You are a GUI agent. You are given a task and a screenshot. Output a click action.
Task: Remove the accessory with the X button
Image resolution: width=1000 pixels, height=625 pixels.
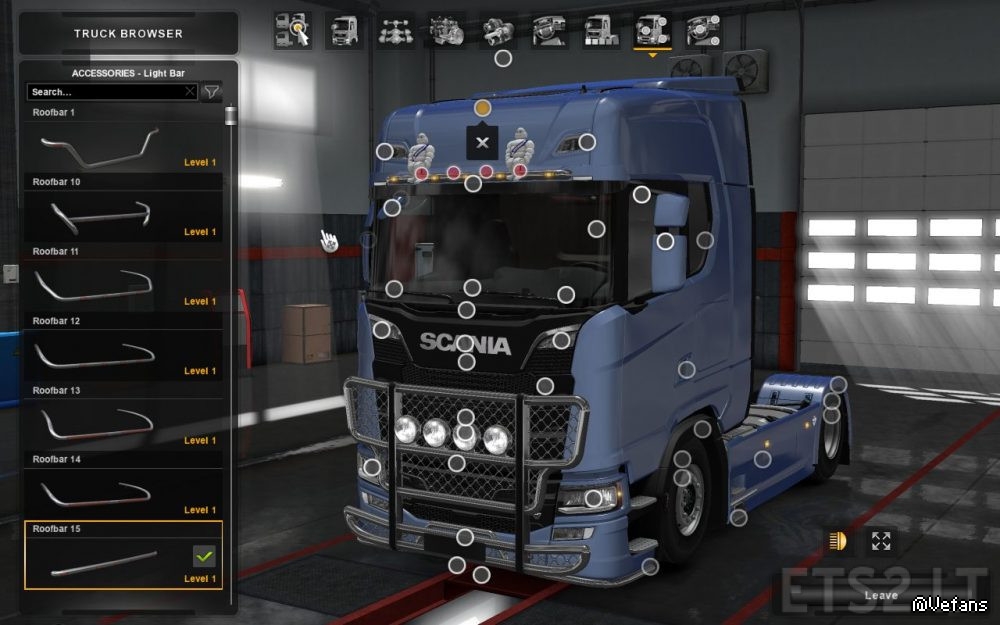click(x=483, y=142)
